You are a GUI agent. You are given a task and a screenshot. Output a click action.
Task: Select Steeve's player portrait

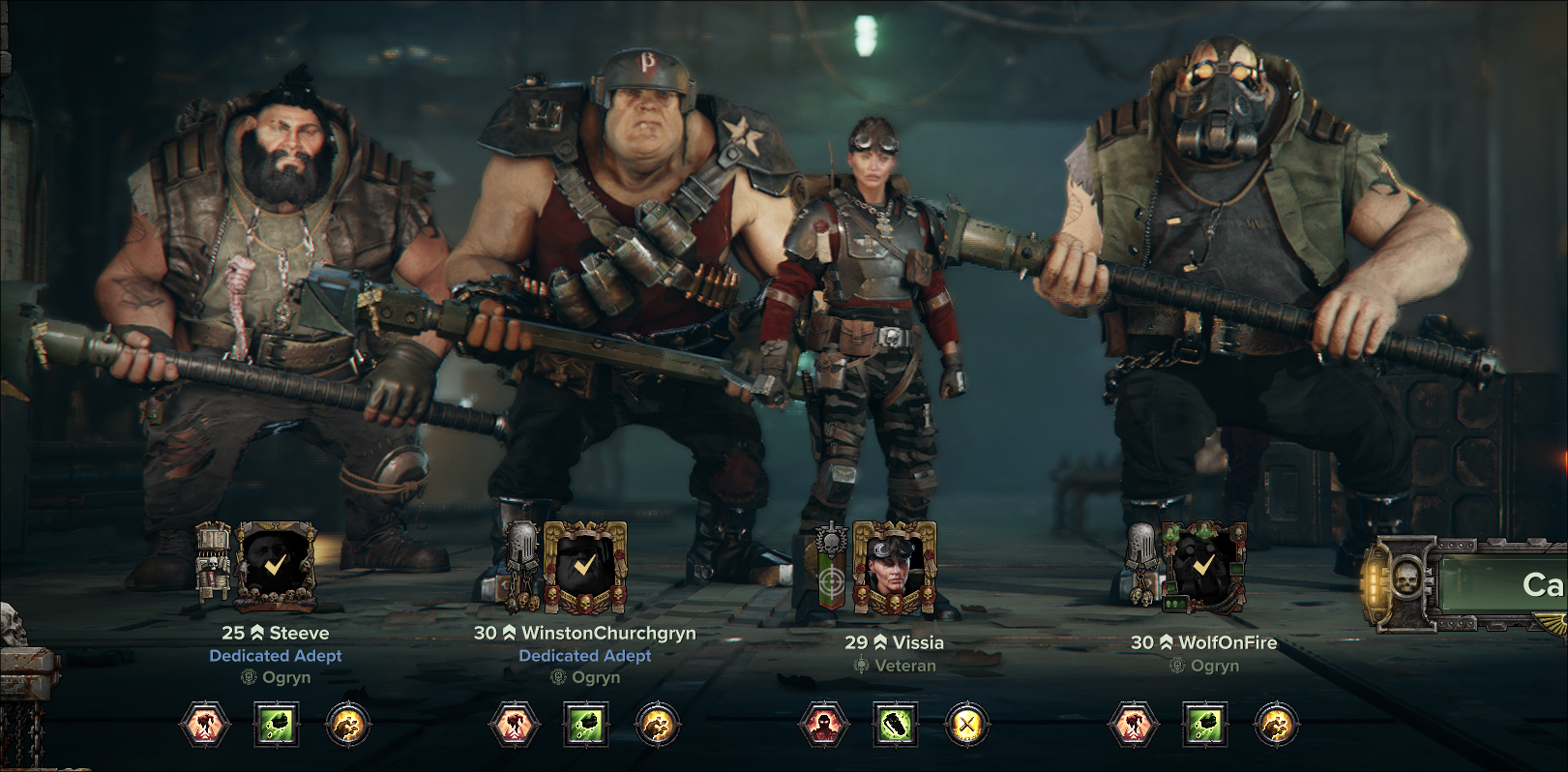coord(276,566)
